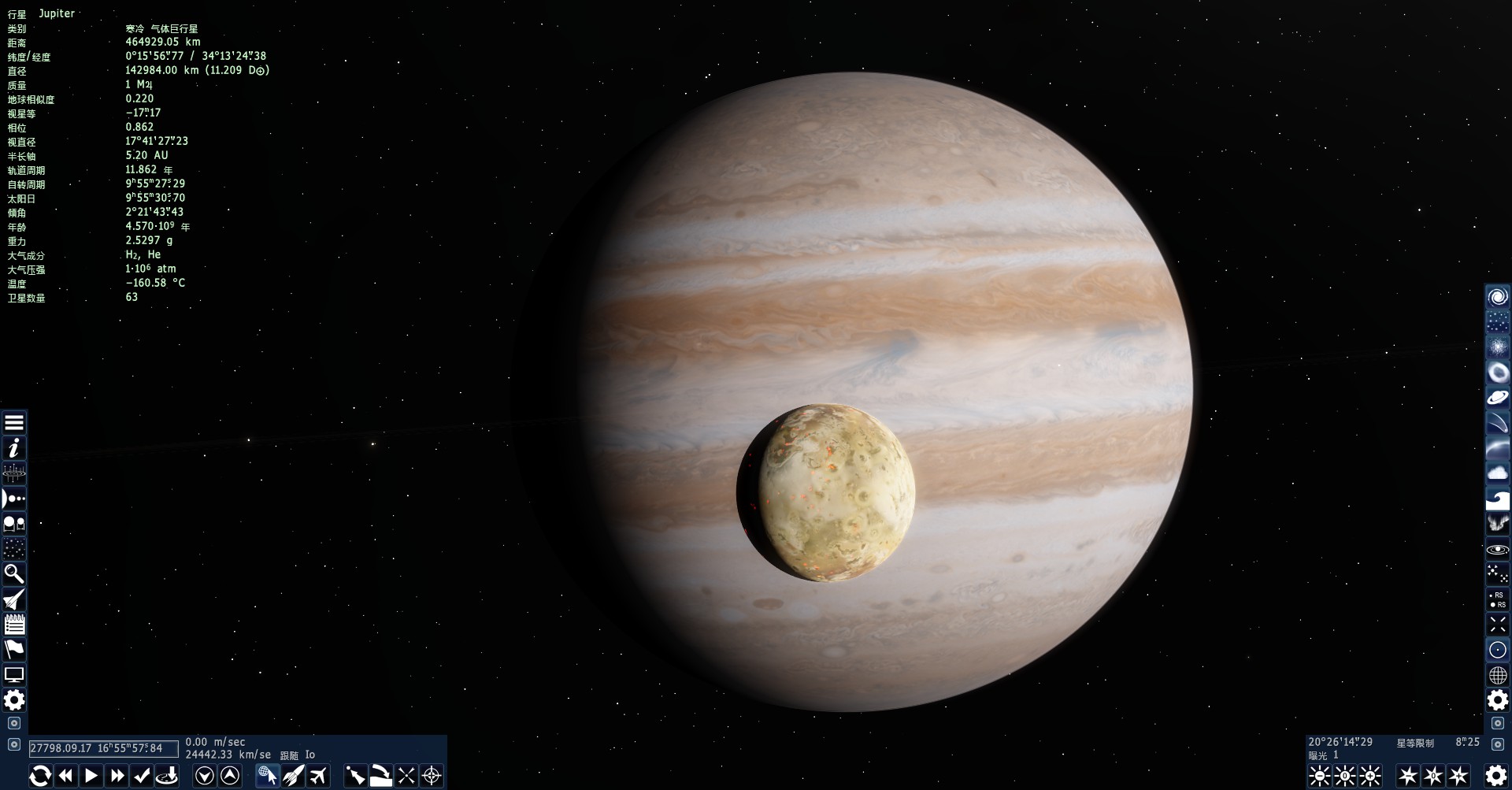Open the left toolbar gear settings
The image size is (1512, 790).
coord(14,700)
